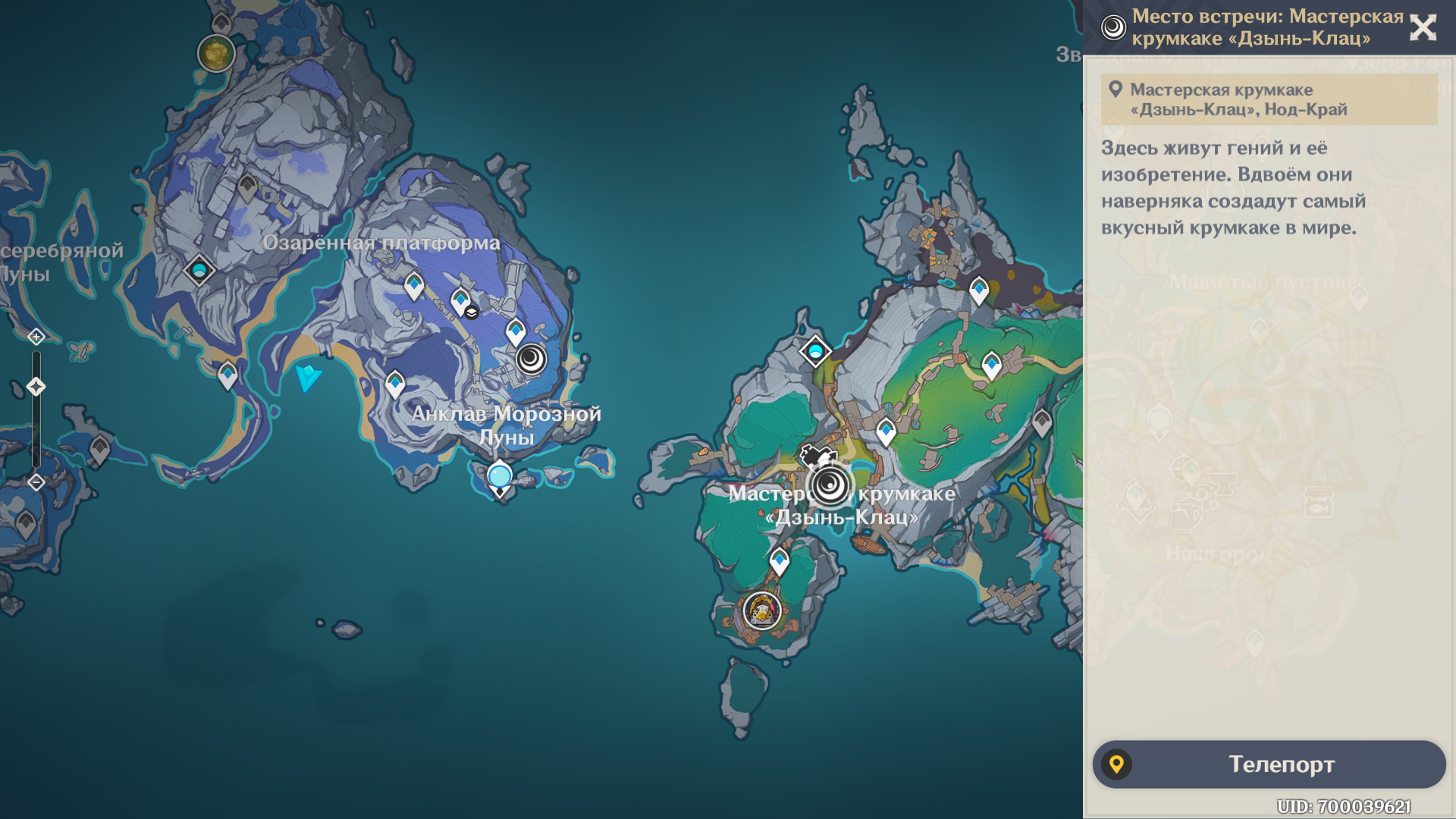Select the golden boss marker at top-left island
The height and width of the screenshot is (819, 1456).
(215, 53)
